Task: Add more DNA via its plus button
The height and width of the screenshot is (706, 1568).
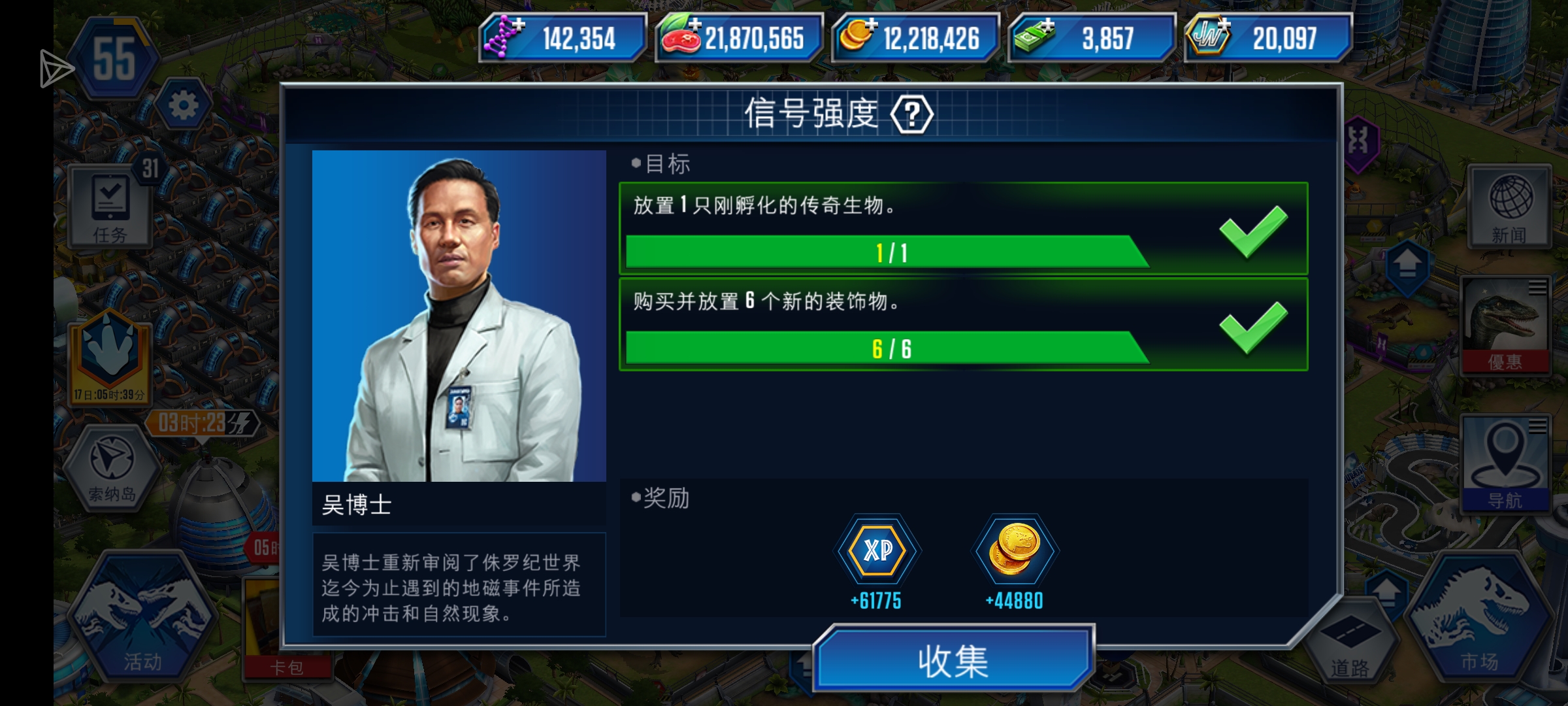Action: [519, 24]
